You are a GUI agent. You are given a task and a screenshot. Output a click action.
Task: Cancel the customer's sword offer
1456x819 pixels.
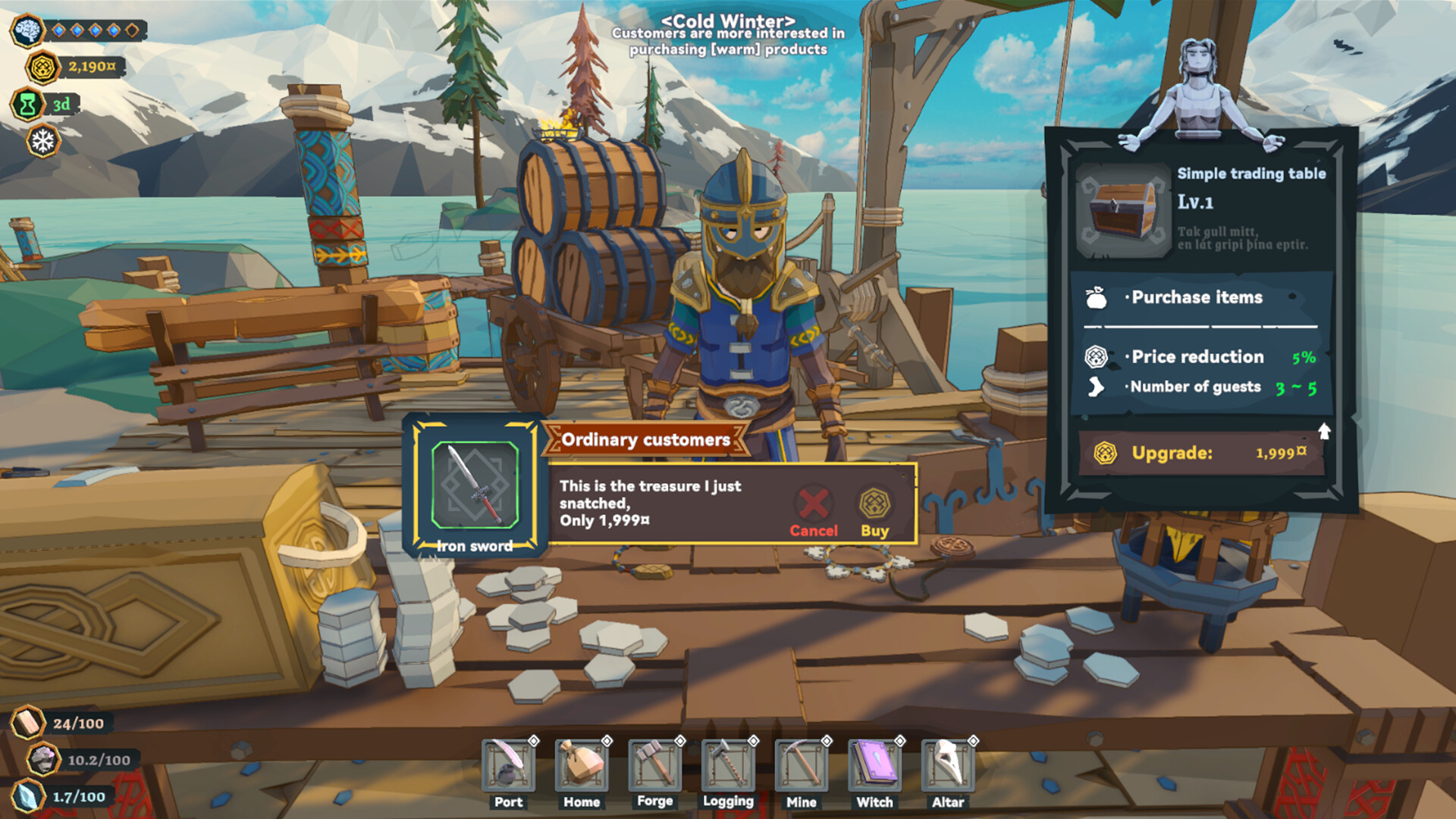pos(814,512)
